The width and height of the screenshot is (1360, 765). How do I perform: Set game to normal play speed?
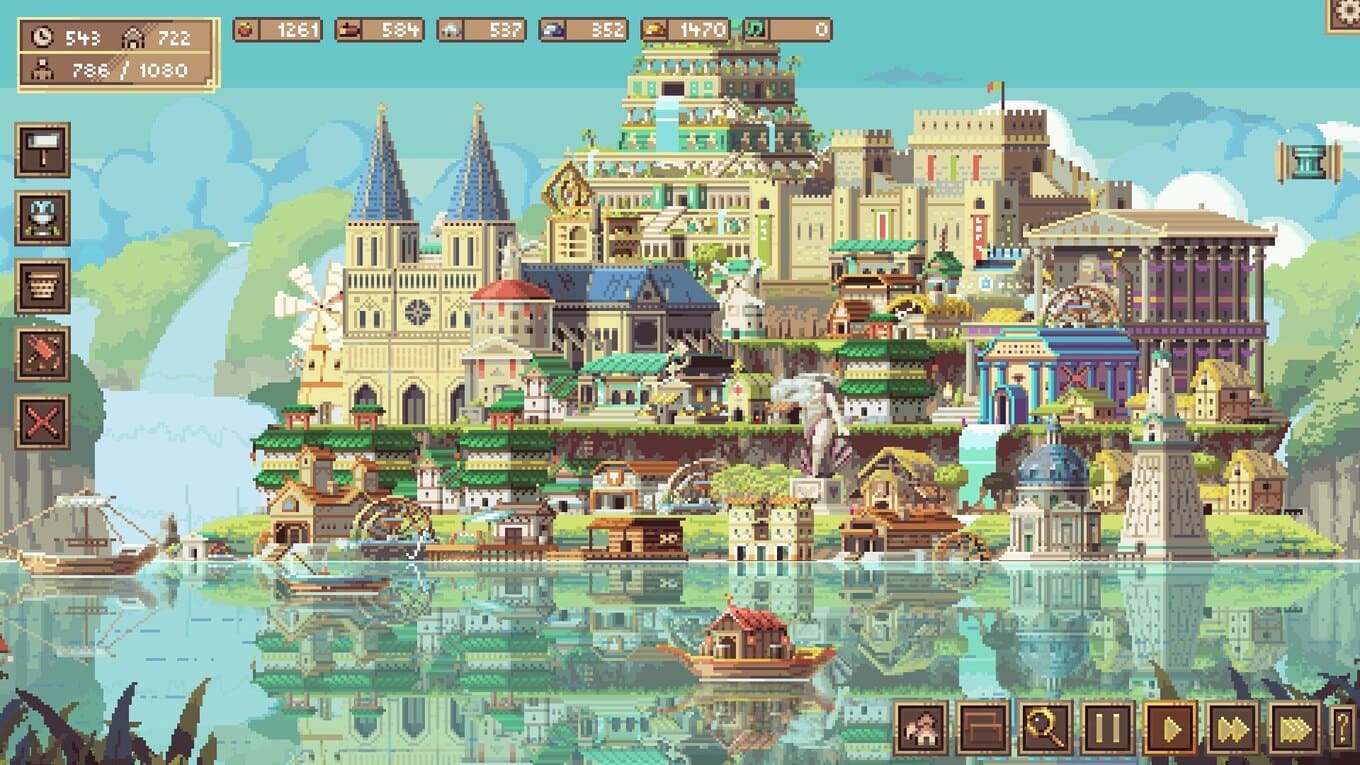[1170, 728]
